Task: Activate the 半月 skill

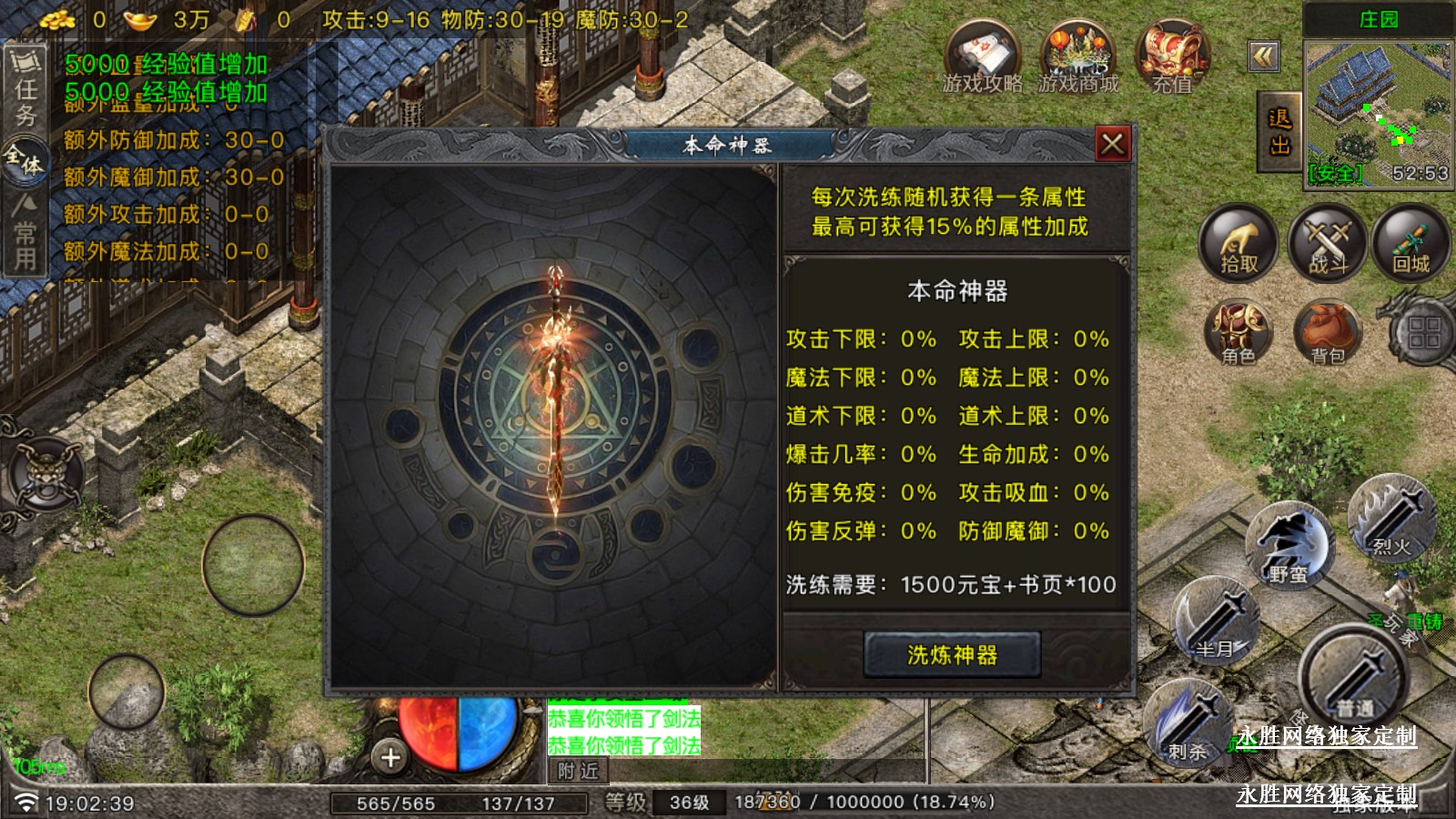Action: tap(1217, 623)
